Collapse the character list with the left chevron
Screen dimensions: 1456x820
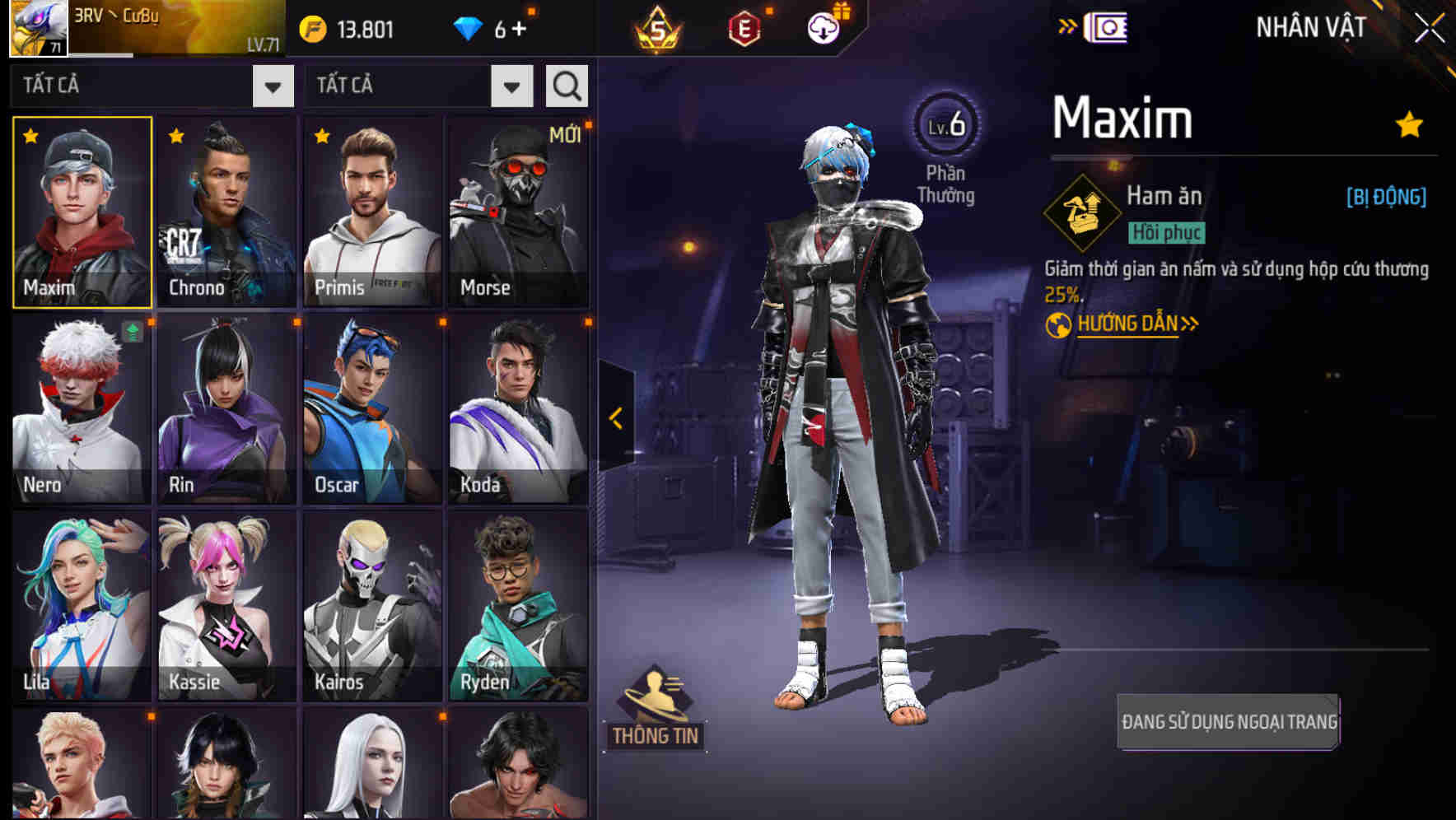point(615,418)
